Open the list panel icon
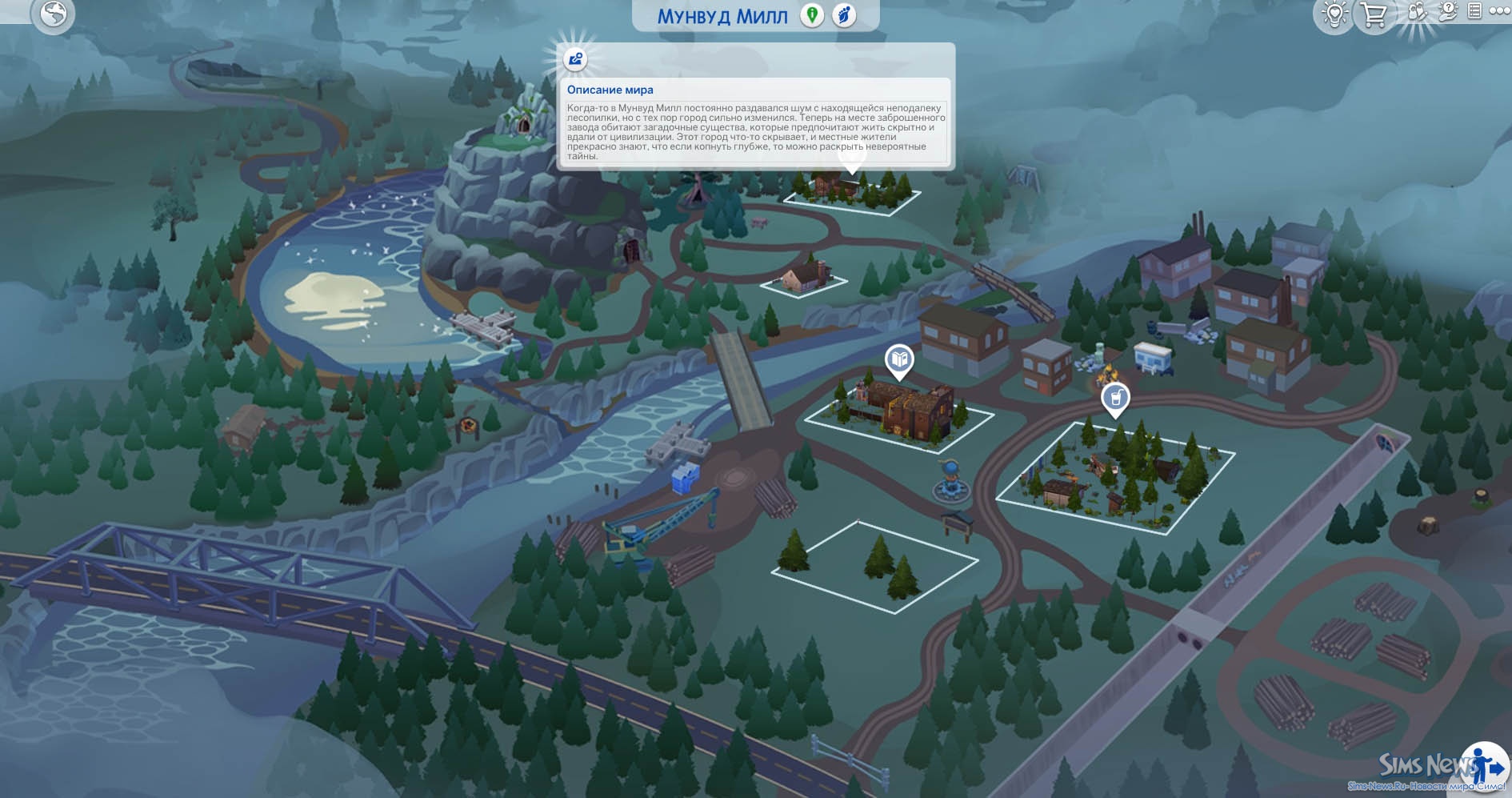 [x=1474, y=11]
